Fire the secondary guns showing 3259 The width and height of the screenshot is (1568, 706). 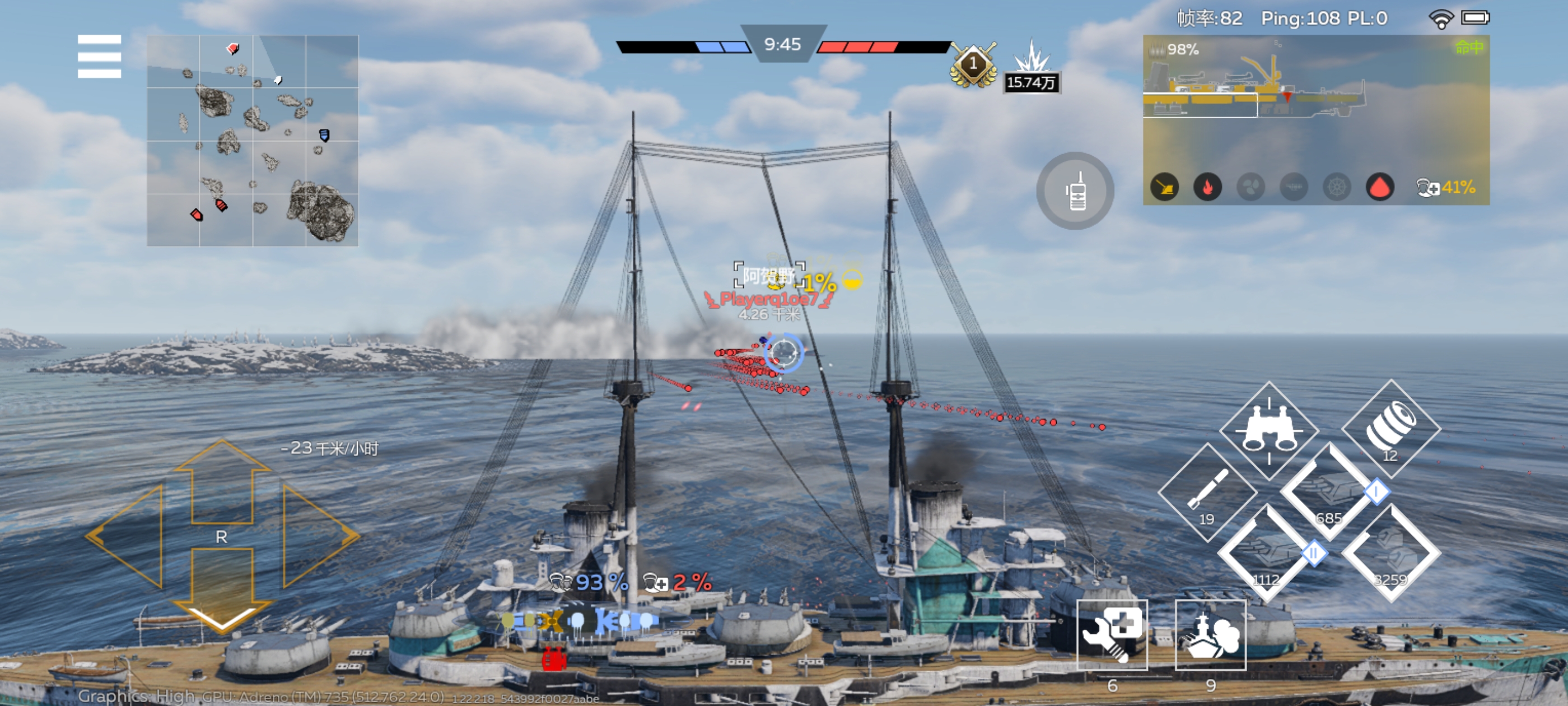click(x=1391, y=554)
